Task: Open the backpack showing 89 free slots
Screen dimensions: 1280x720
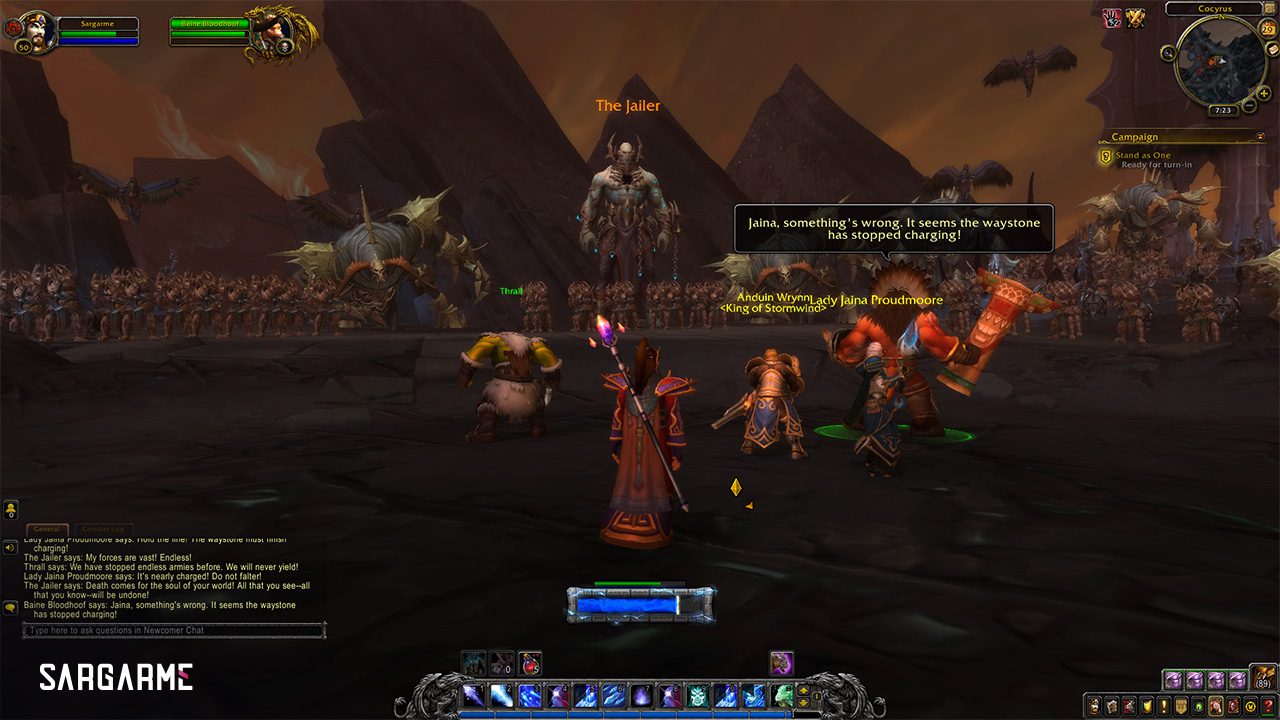Action: (1262, 676)
